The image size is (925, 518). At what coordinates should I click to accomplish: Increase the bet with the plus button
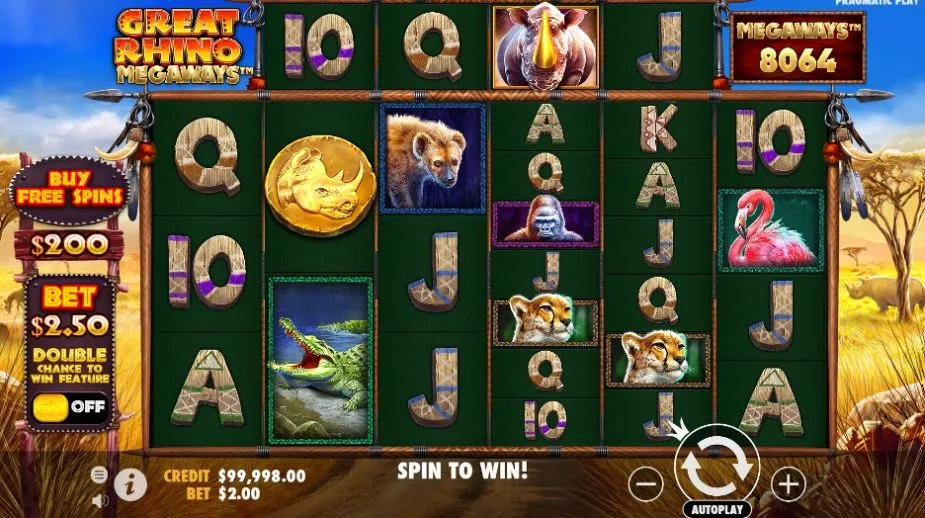pos(788,484)
